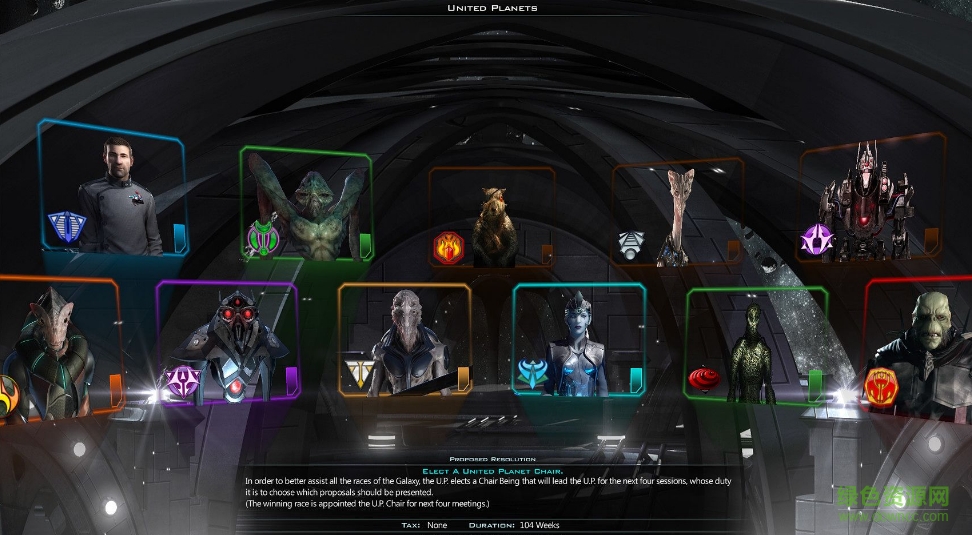The image size is (972, 535).
Task: Select the human leader in the blue frame
Action: pyautogui.click(x=118, y=191)
